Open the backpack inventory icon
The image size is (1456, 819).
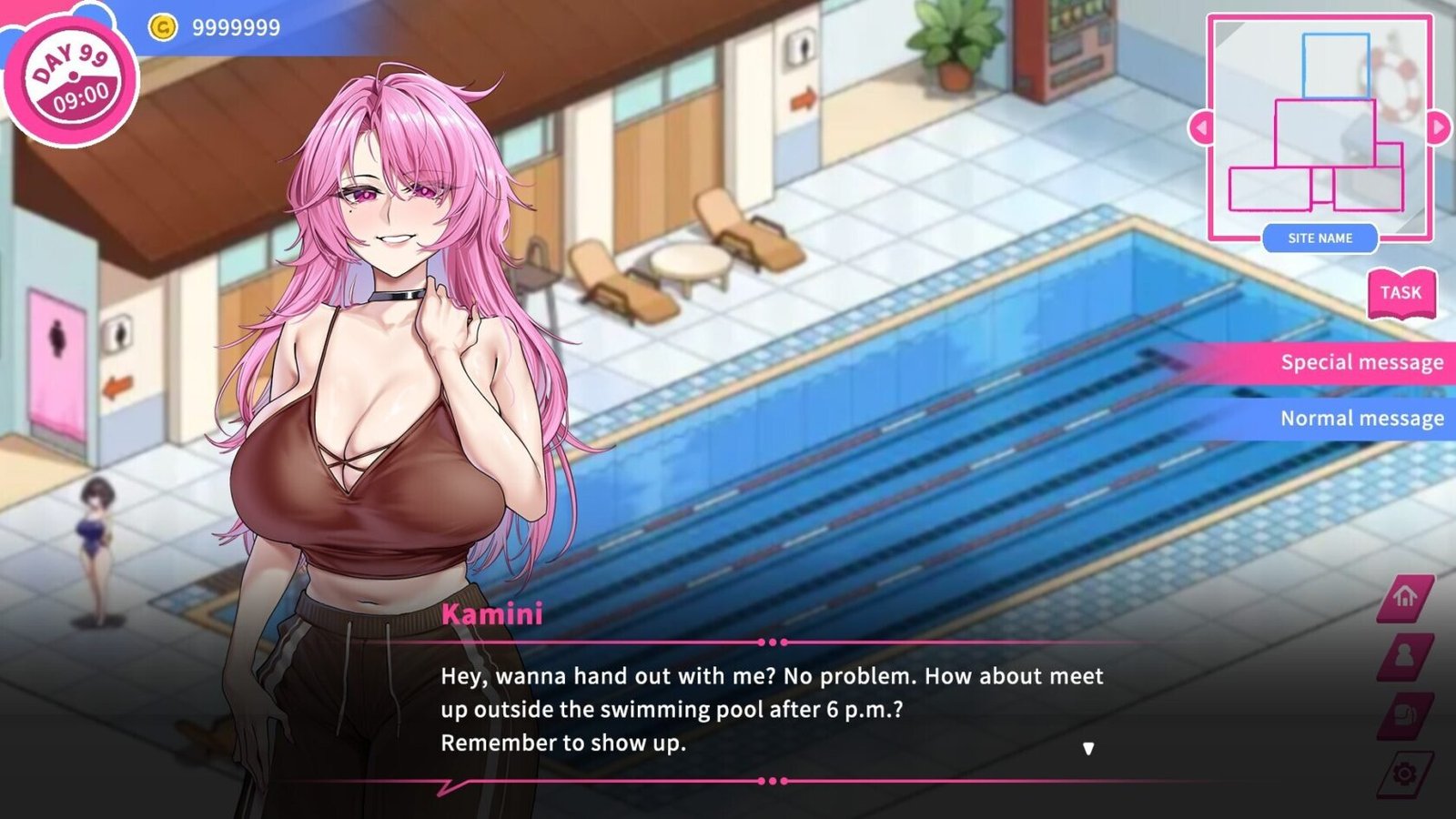pyautogui.click(x=1405, y=714)
